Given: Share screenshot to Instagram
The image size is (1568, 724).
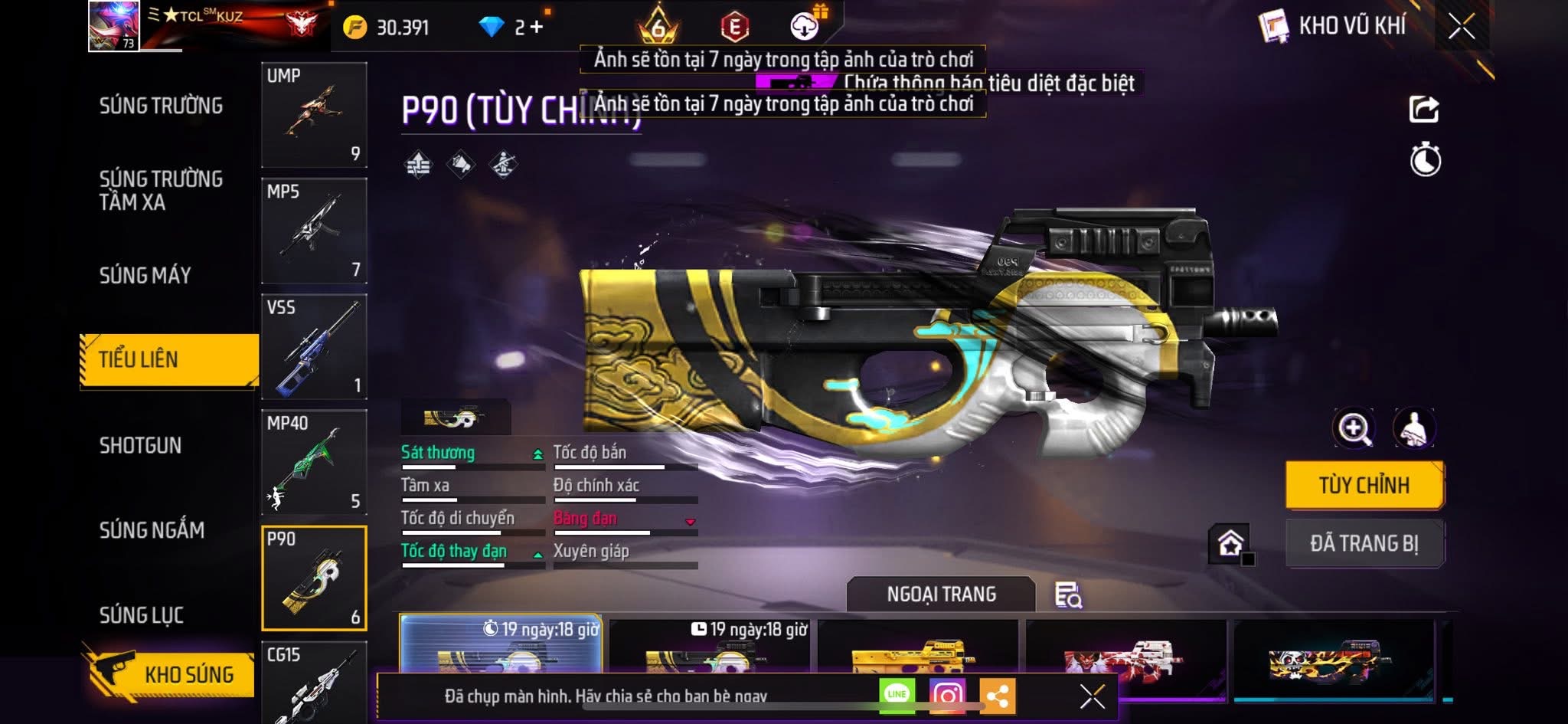Looking at the screenshot, I should [x=947, y=696].
